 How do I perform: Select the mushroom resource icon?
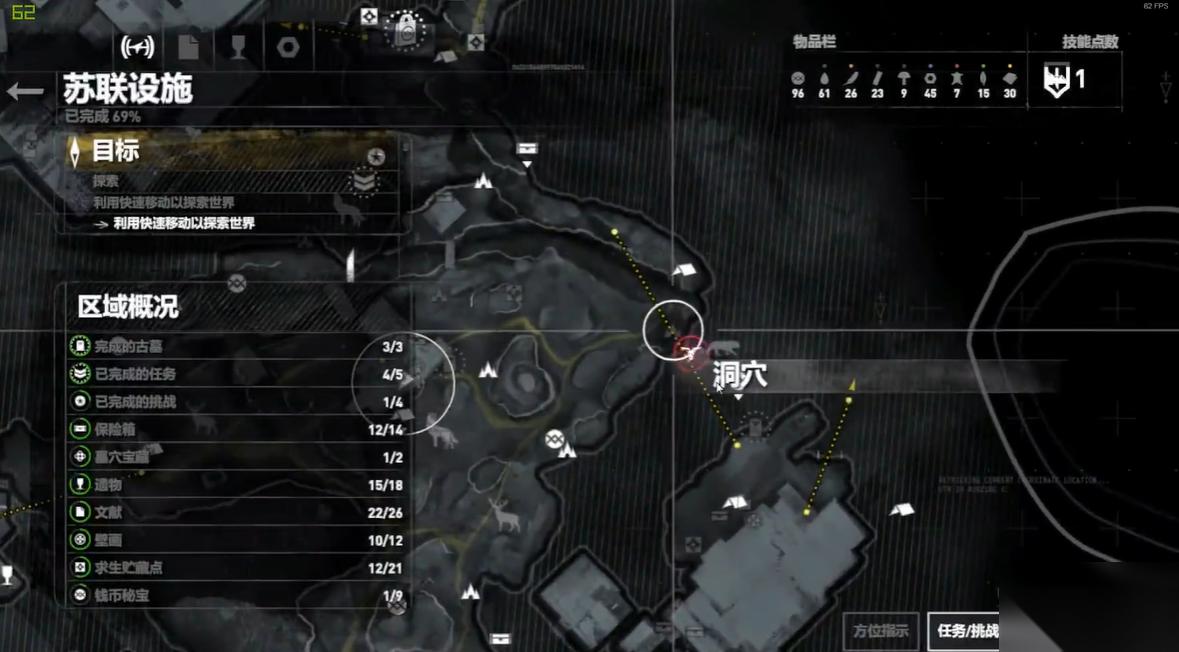[x=903, y=78]
